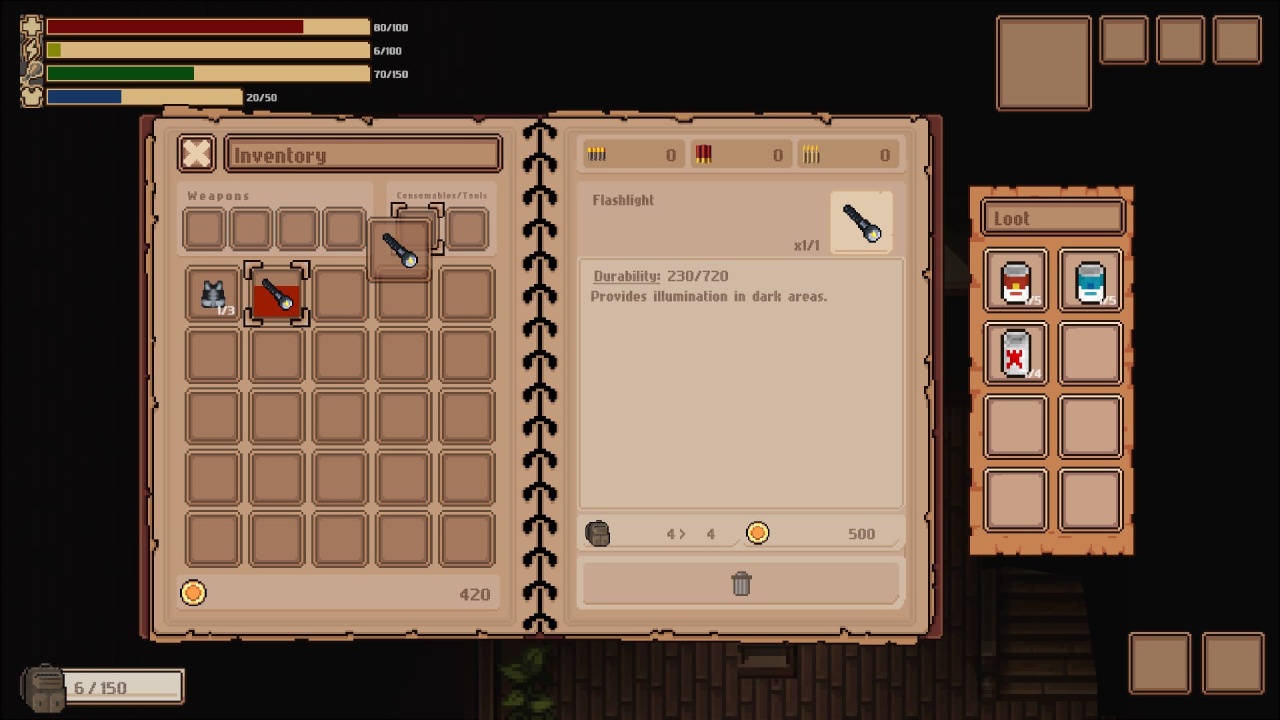Select the flashlight slot with red background

277,294
